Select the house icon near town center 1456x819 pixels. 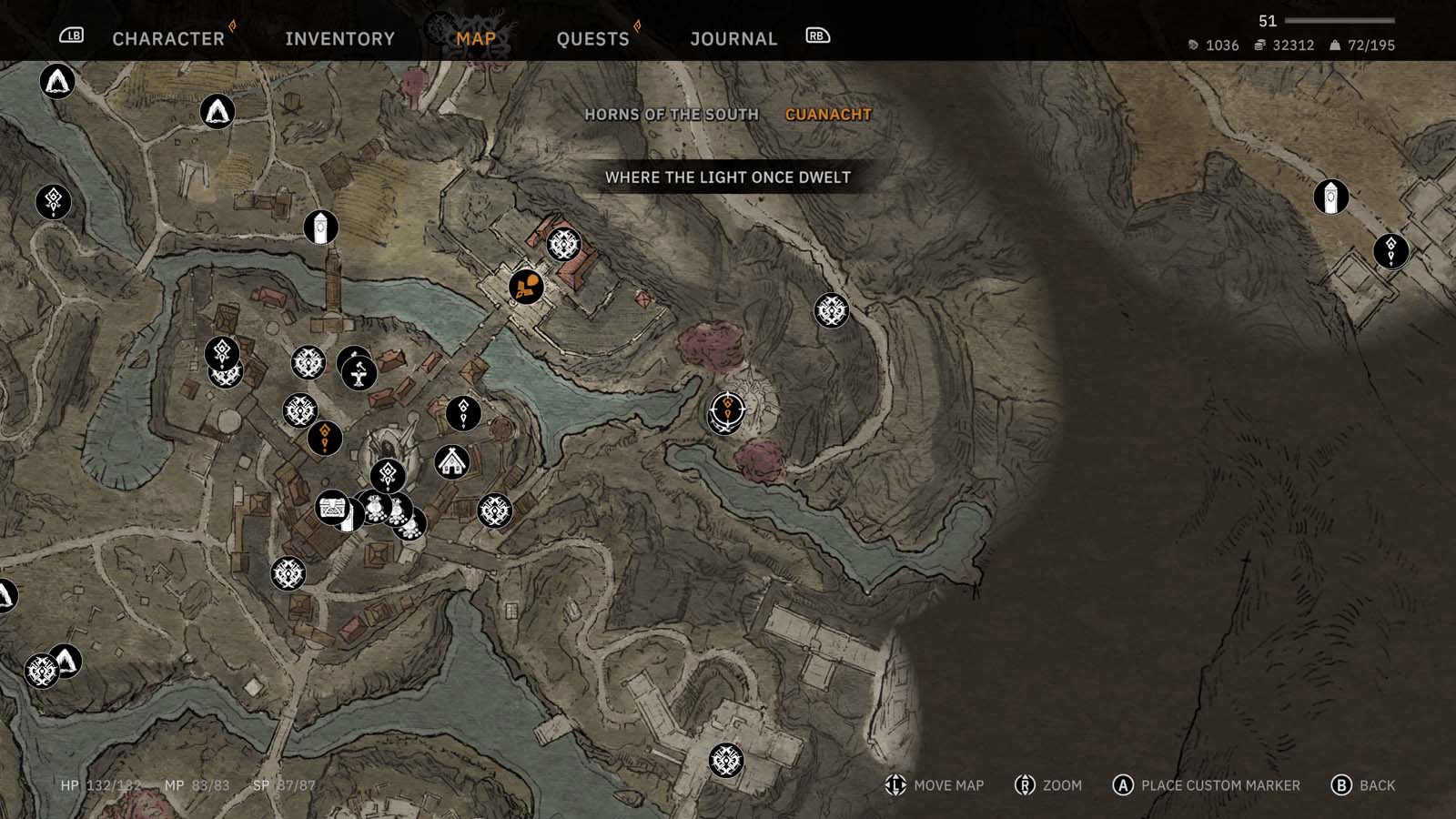(452, 463)
